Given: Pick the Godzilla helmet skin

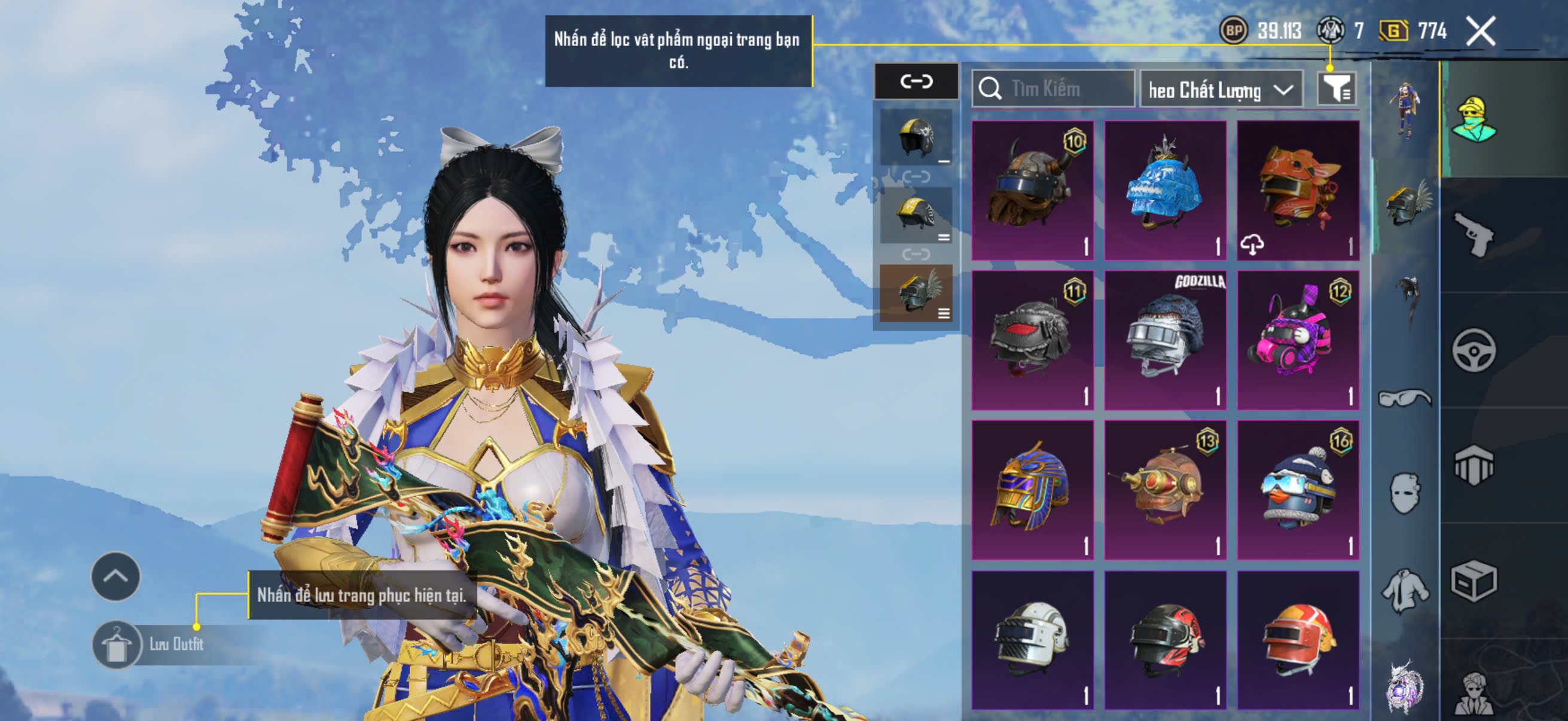Looking at the screenshot, I should [1165, 340].
